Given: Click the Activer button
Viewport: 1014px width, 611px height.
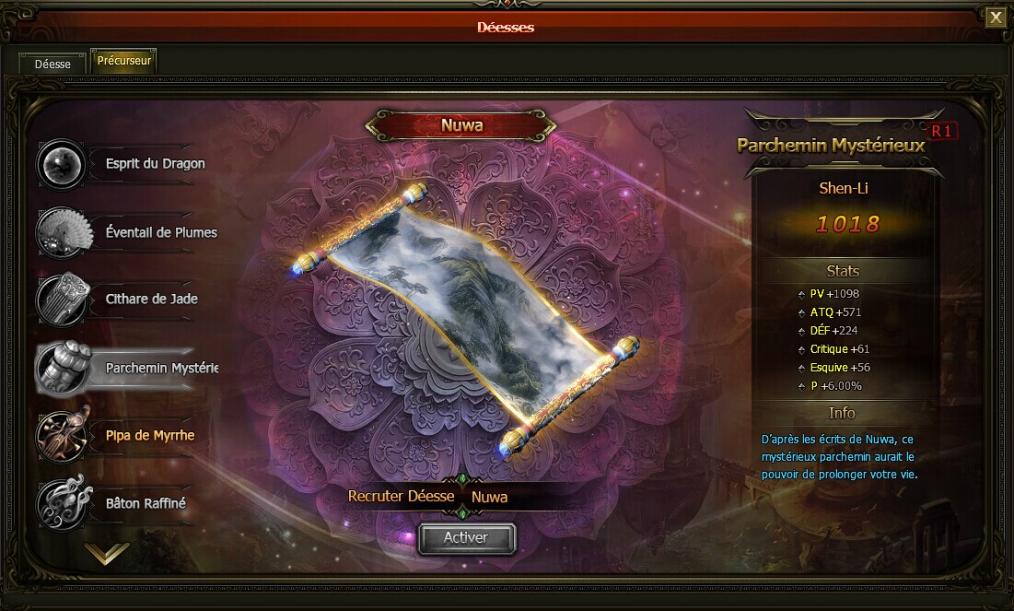Looking at the screenshot, I should click(466, 538).
